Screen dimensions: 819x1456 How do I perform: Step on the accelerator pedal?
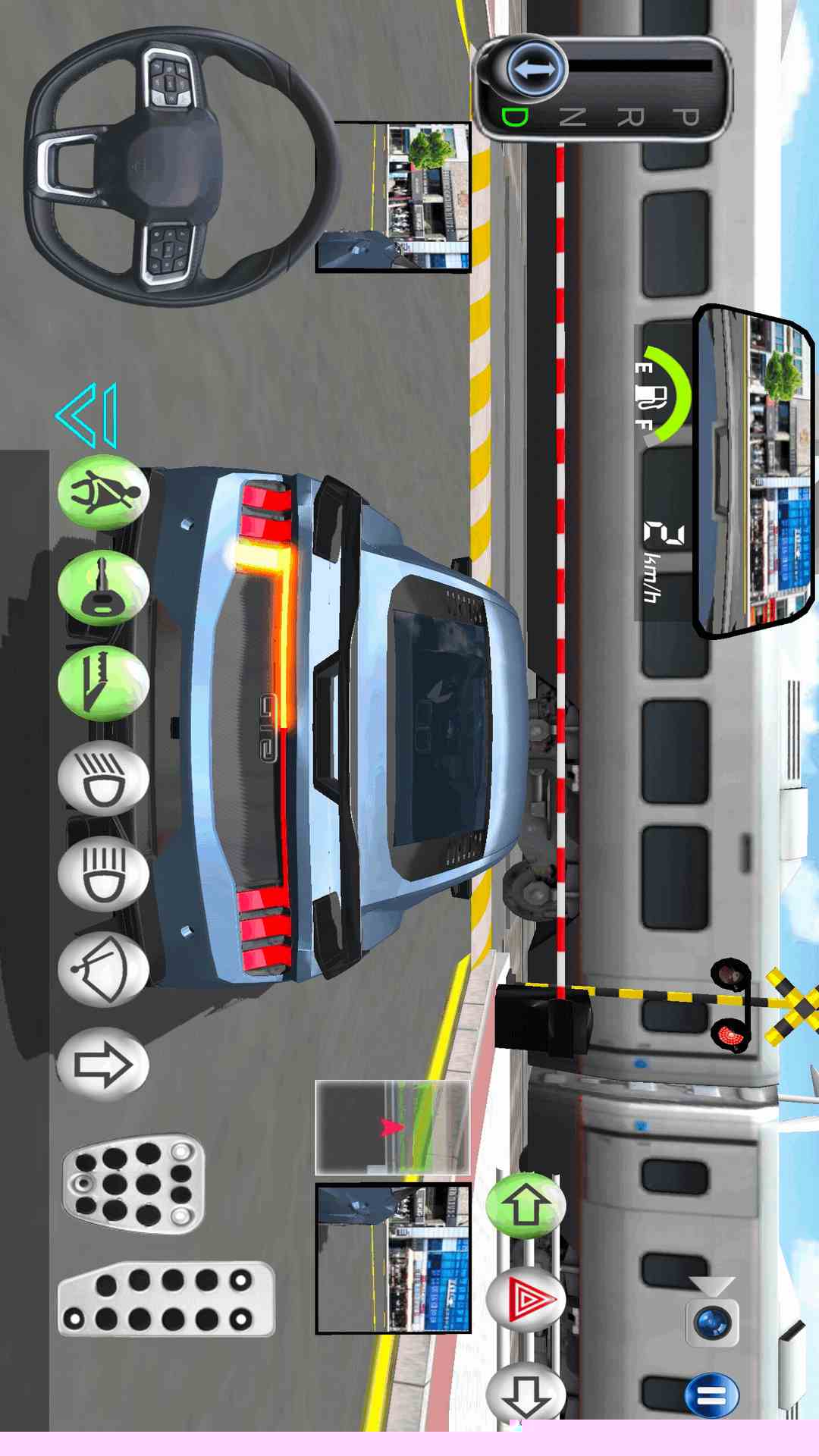pos(166,1299)
